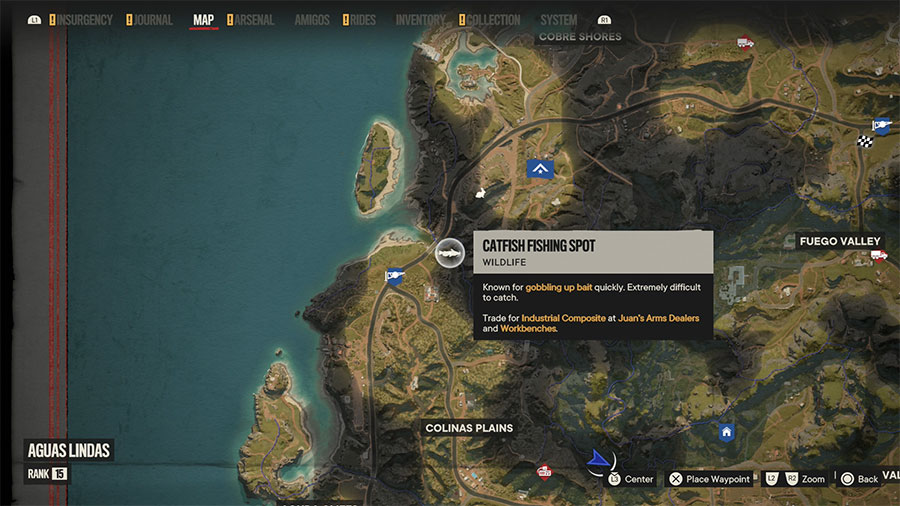Click the red diamond marker near Colinas Plains

(x=544, y=471)
